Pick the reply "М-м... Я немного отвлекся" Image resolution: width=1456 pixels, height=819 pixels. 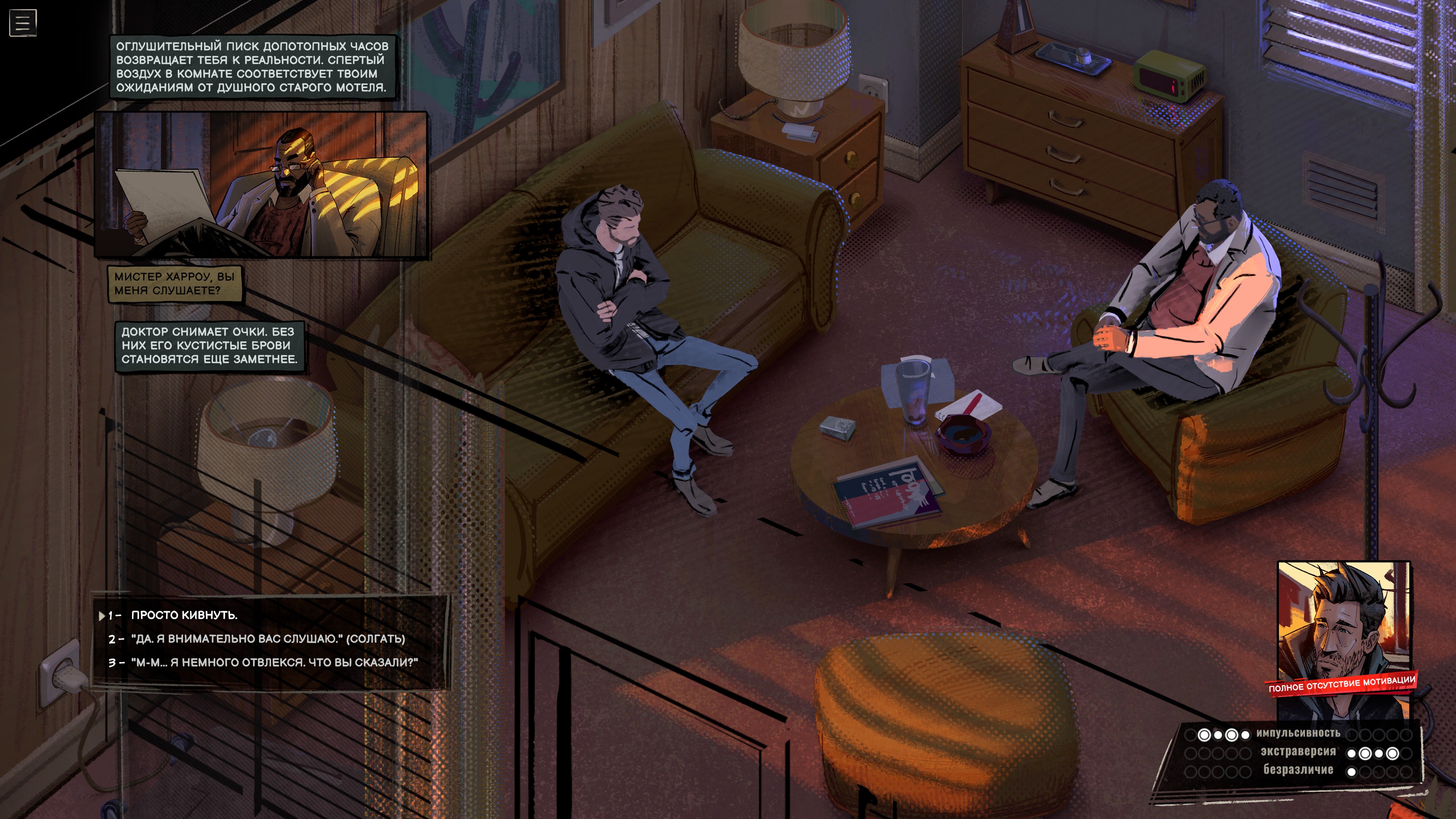pyautogui.click(x=274, y=662)
